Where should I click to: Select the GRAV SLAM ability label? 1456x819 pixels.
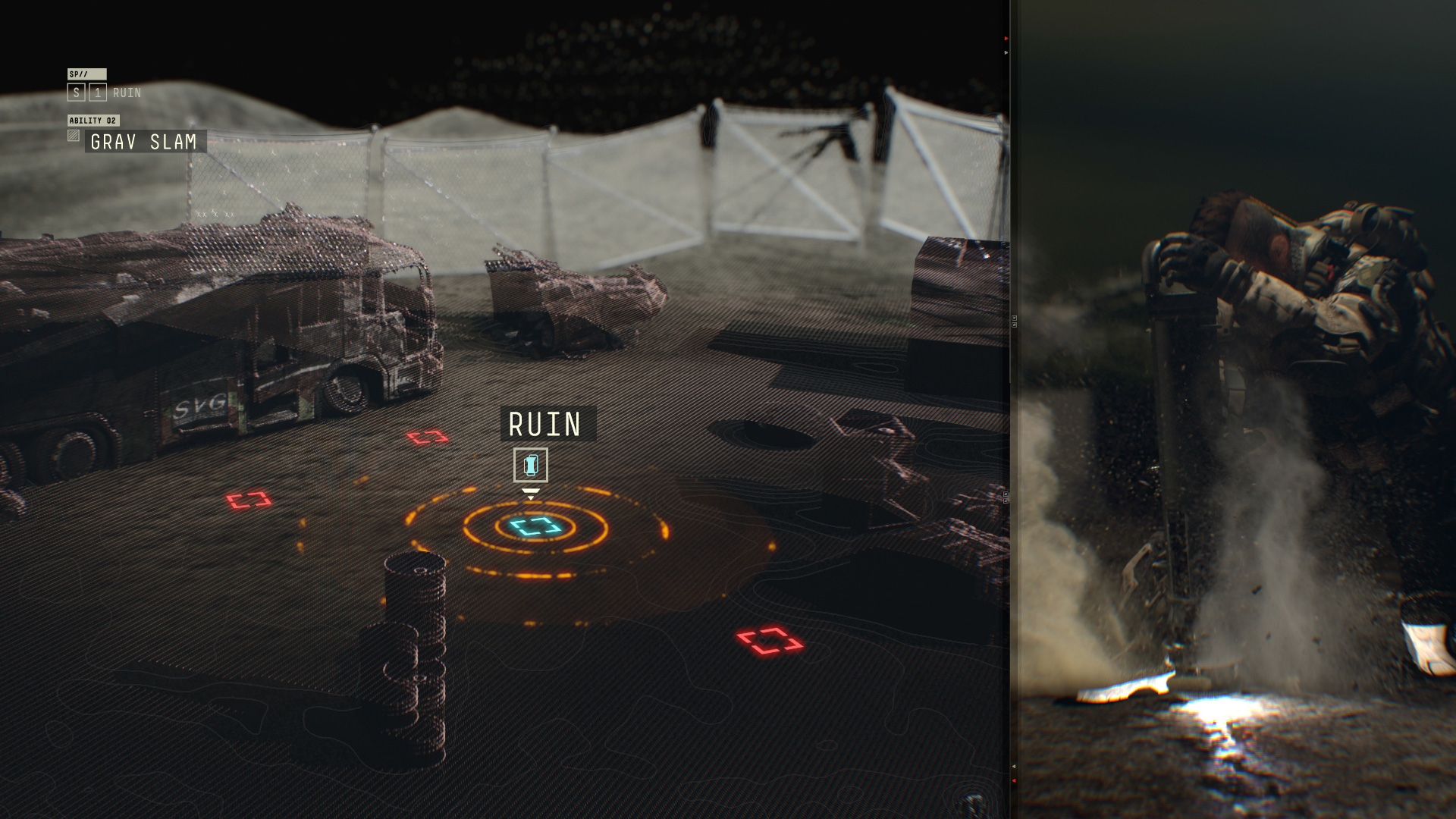click(x=144, y=142)
